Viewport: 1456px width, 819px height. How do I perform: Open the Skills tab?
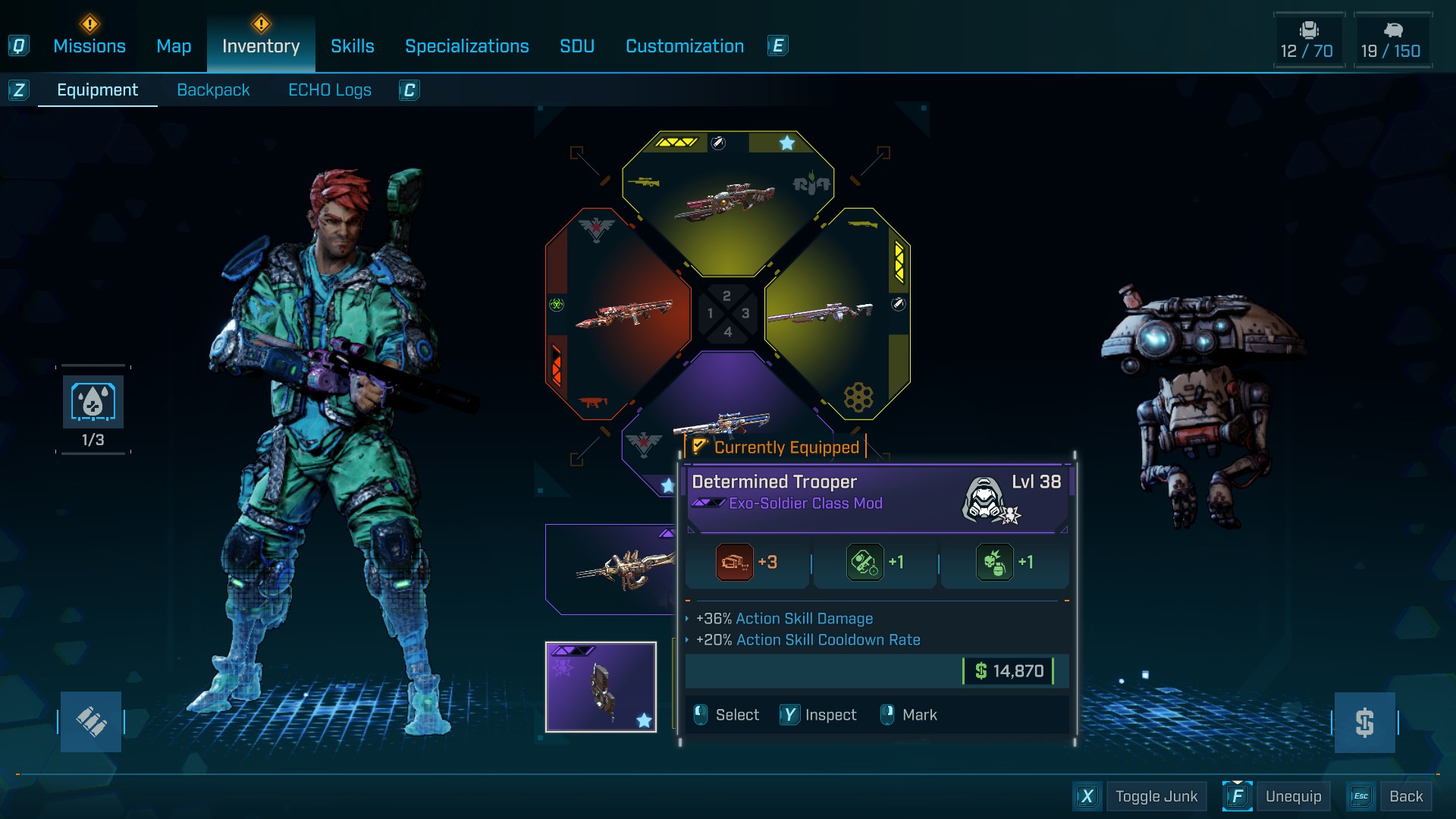click(353, 46)
